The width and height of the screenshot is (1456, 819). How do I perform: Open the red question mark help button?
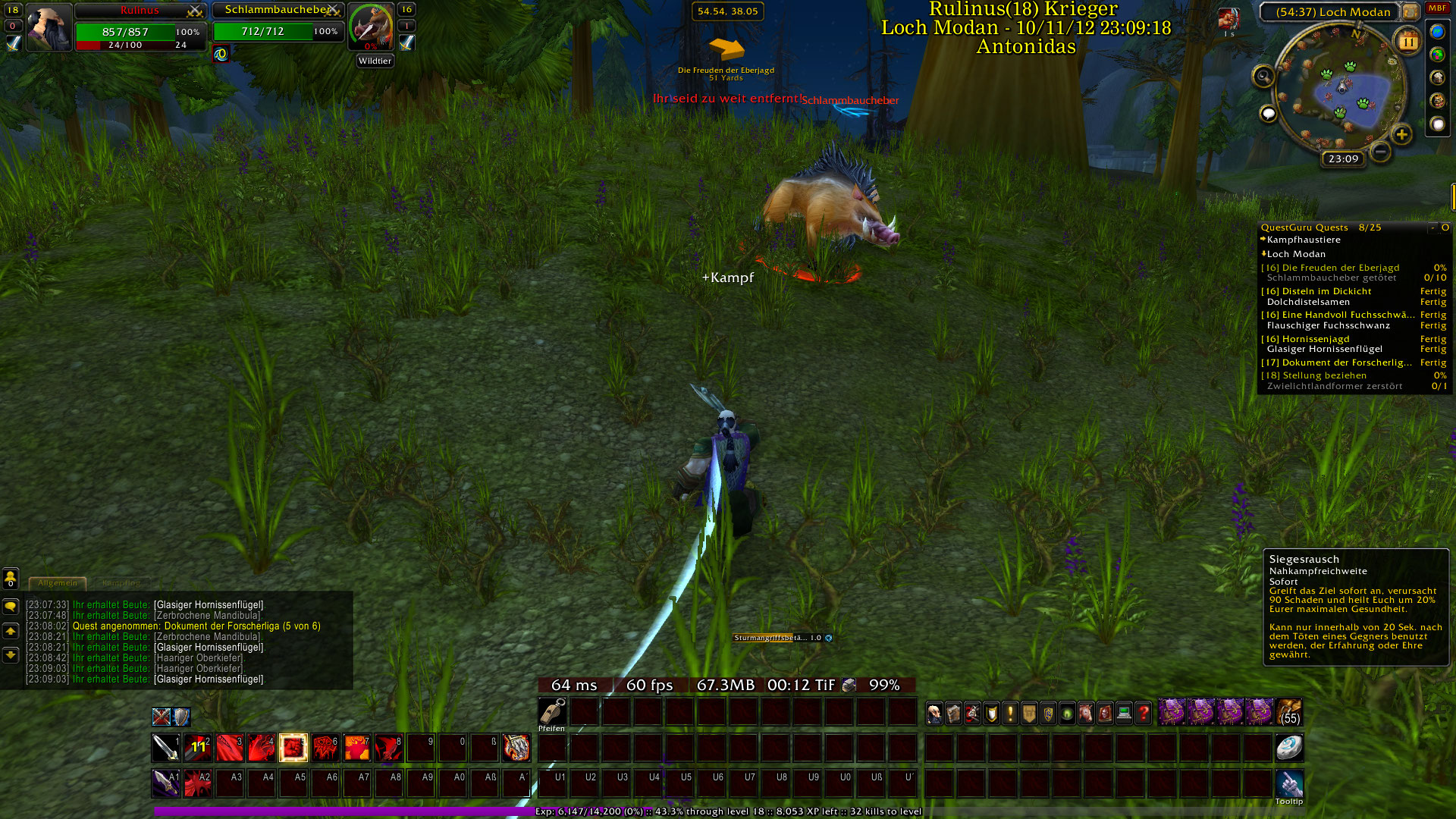(1144, 713)
